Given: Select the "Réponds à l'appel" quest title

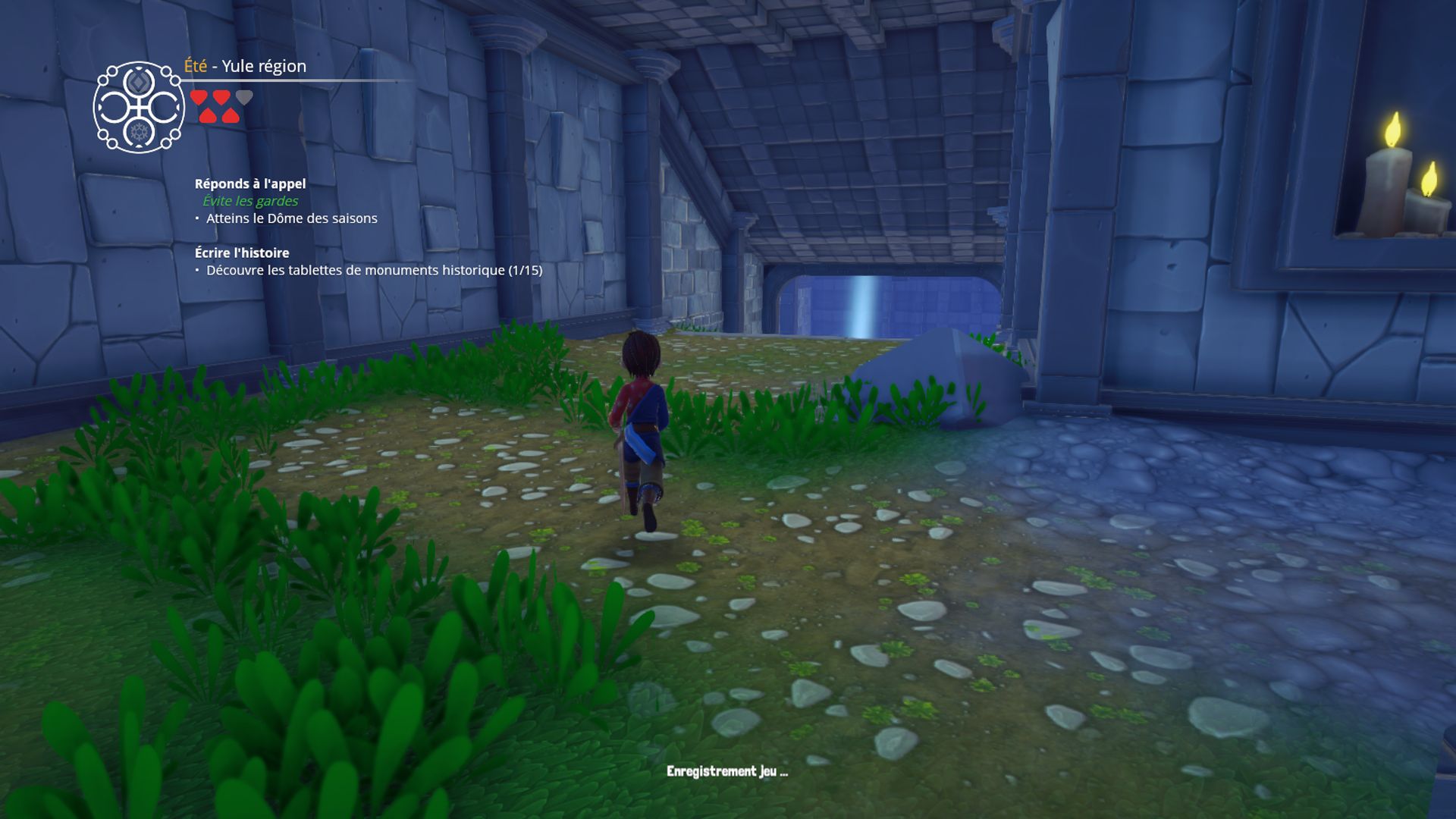Looking at the screenshot, I should point(250,184).
